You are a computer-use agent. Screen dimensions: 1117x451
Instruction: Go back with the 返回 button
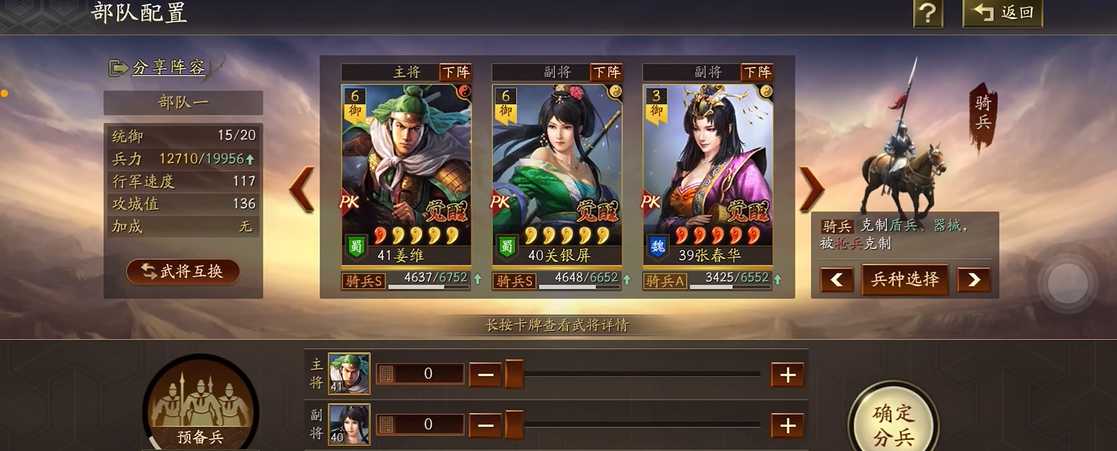1002,13
